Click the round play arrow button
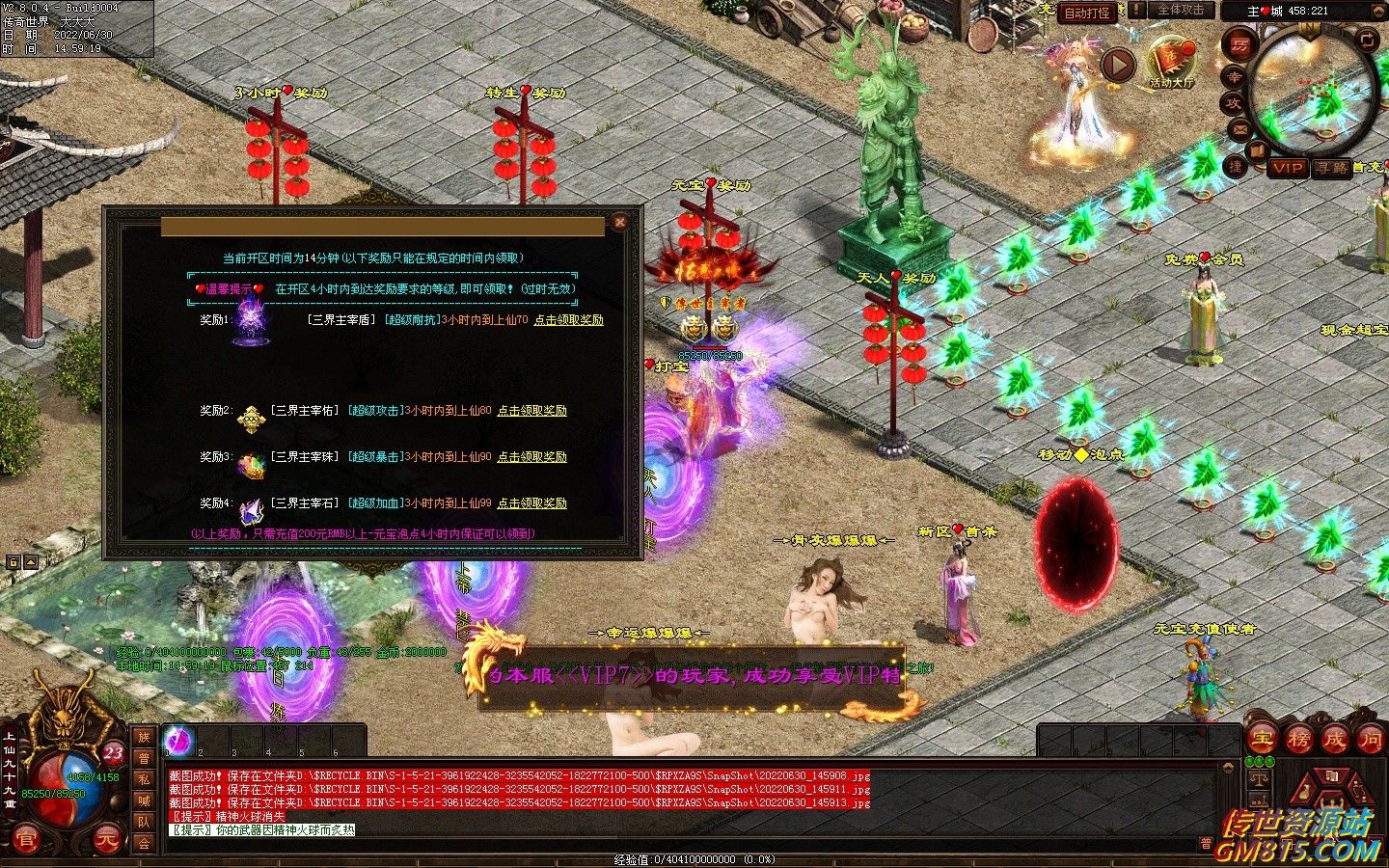This screenshot has height=868, width=1389. pyautogui.click(x=1118, y=65)
